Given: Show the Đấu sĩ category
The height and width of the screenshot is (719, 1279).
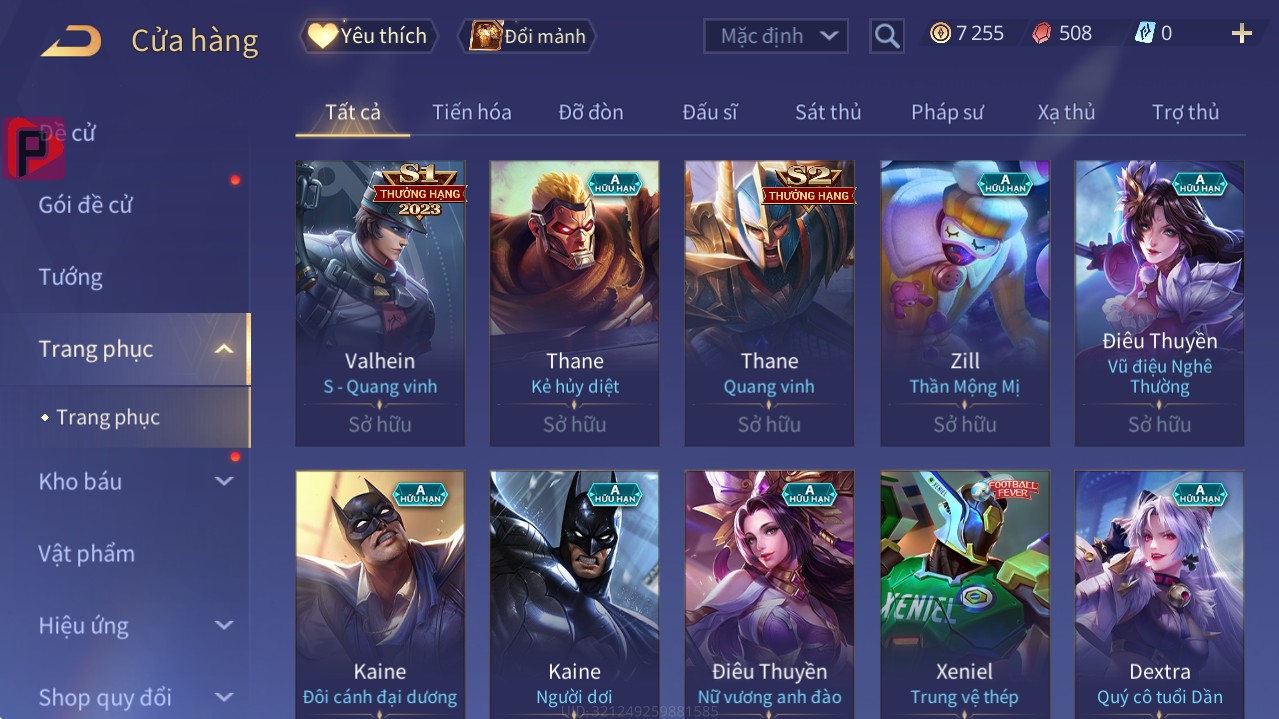Looking at the screenshot, I should tap(709, 112).
